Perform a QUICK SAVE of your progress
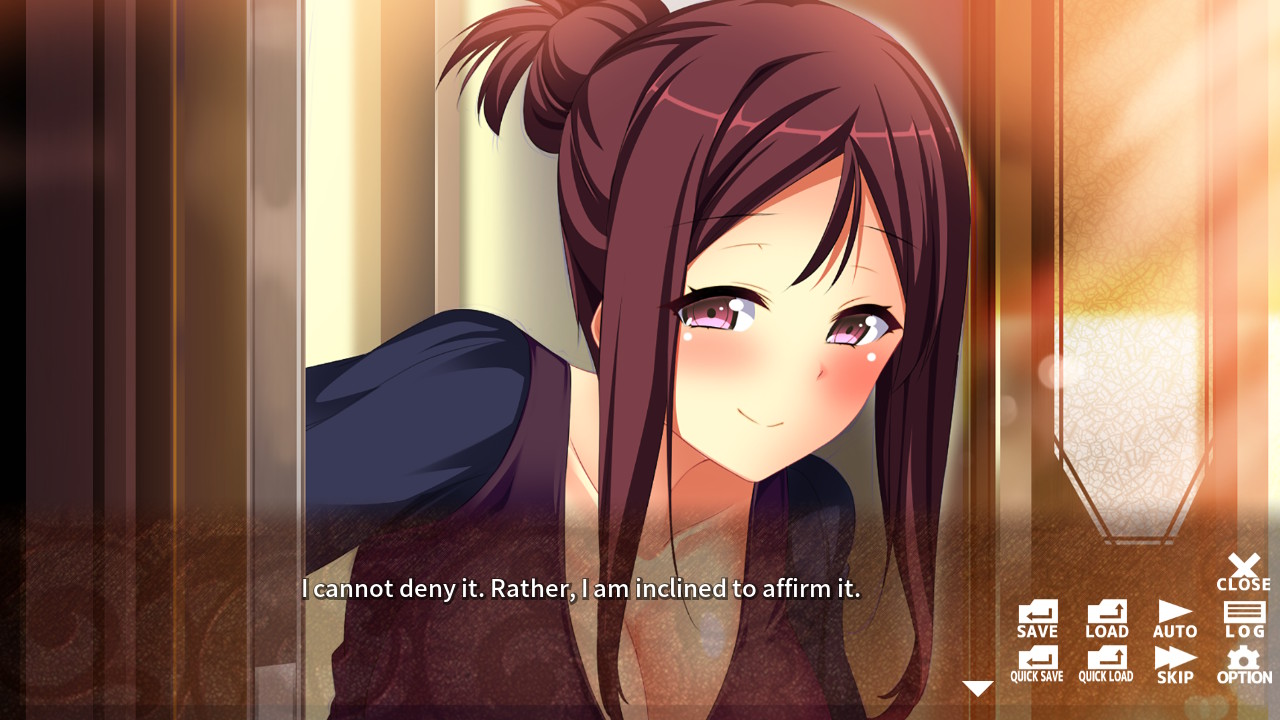This screenshot has height=720, width=1280. [1037, 661]
